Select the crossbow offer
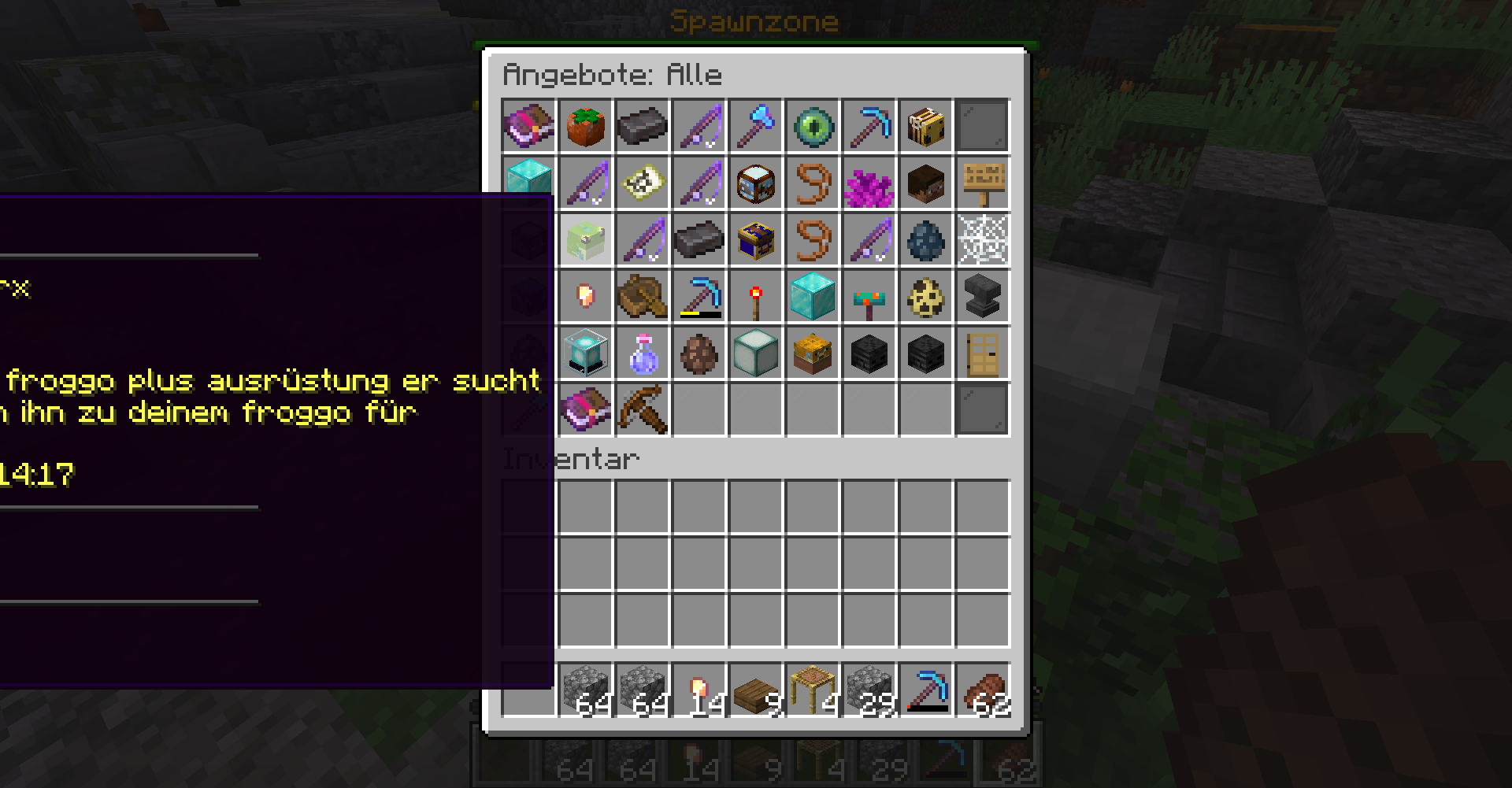The height and width of the screenshot is (788, 1512). point(643,409)
